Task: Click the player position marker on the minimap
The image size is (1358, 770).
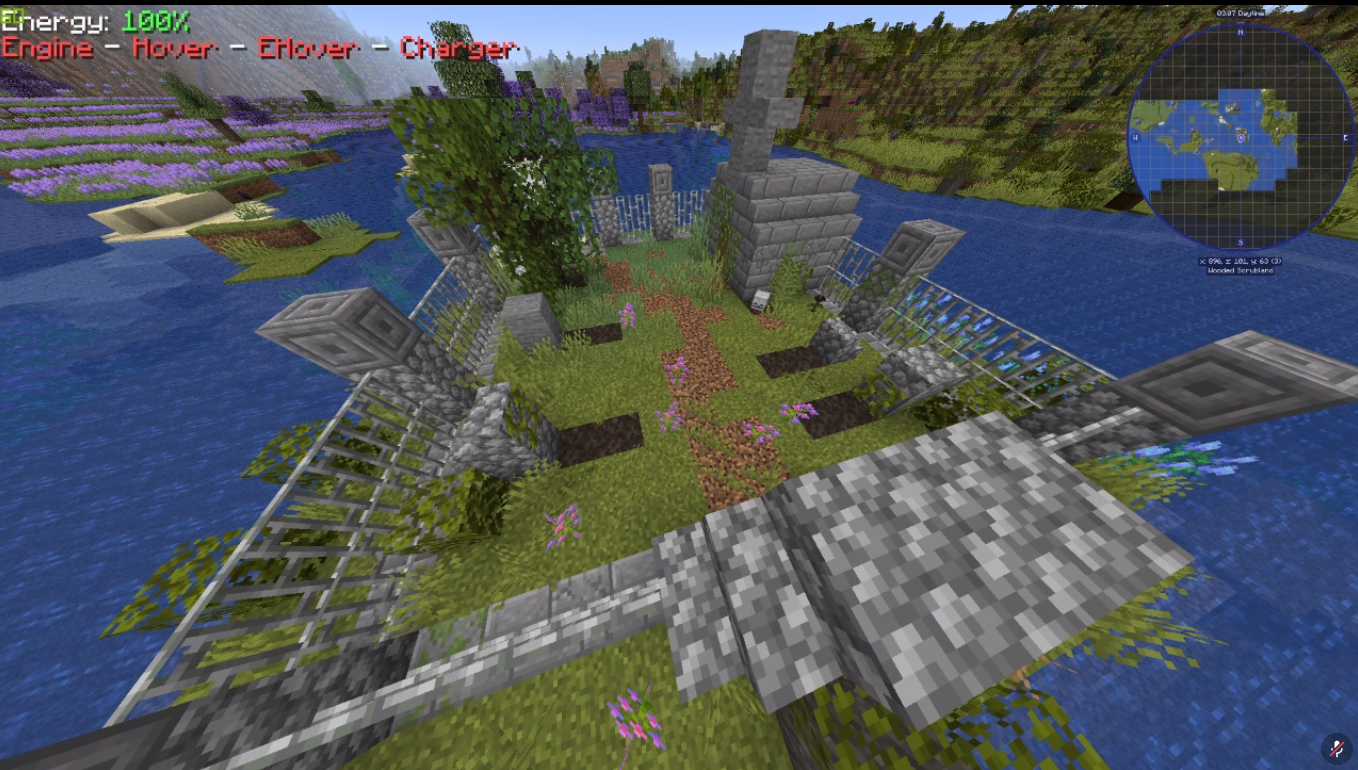Action: pos(1240,139)
